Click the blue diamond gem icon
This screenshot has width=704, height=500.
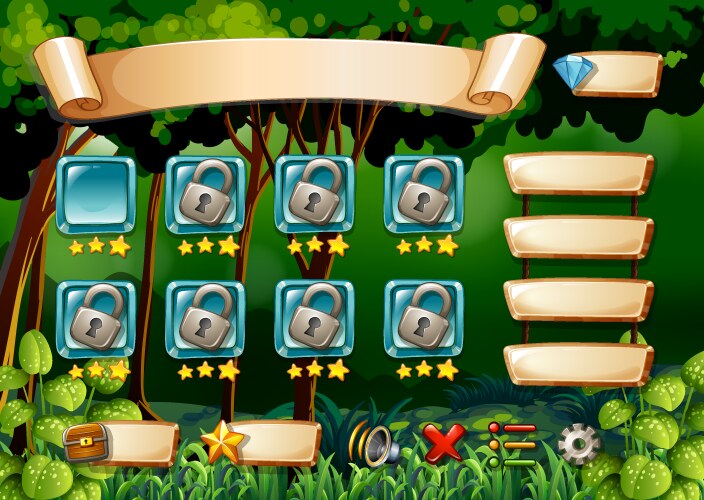[573, 71]
